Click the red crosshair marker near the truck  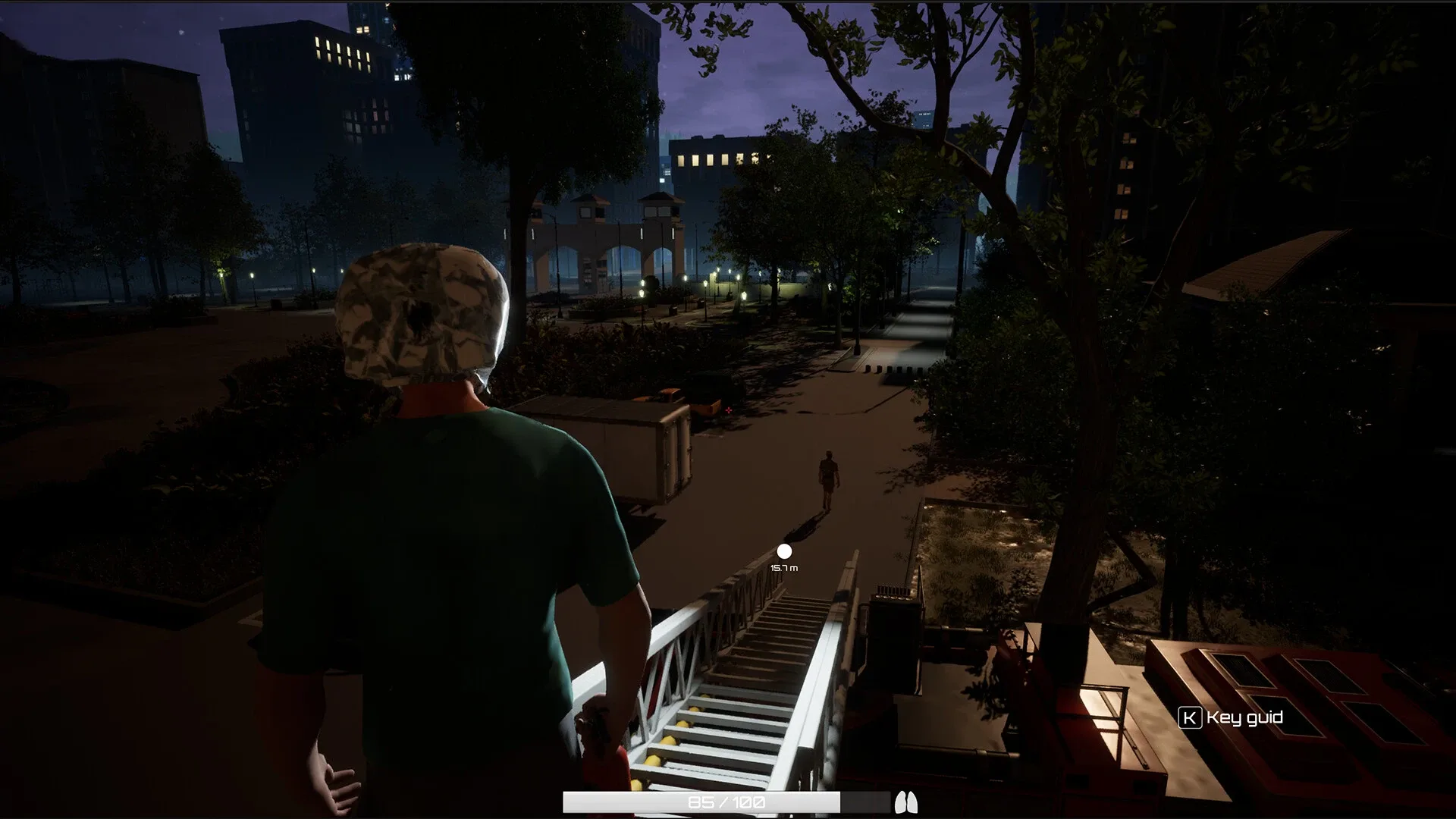(x=729, y=411)
